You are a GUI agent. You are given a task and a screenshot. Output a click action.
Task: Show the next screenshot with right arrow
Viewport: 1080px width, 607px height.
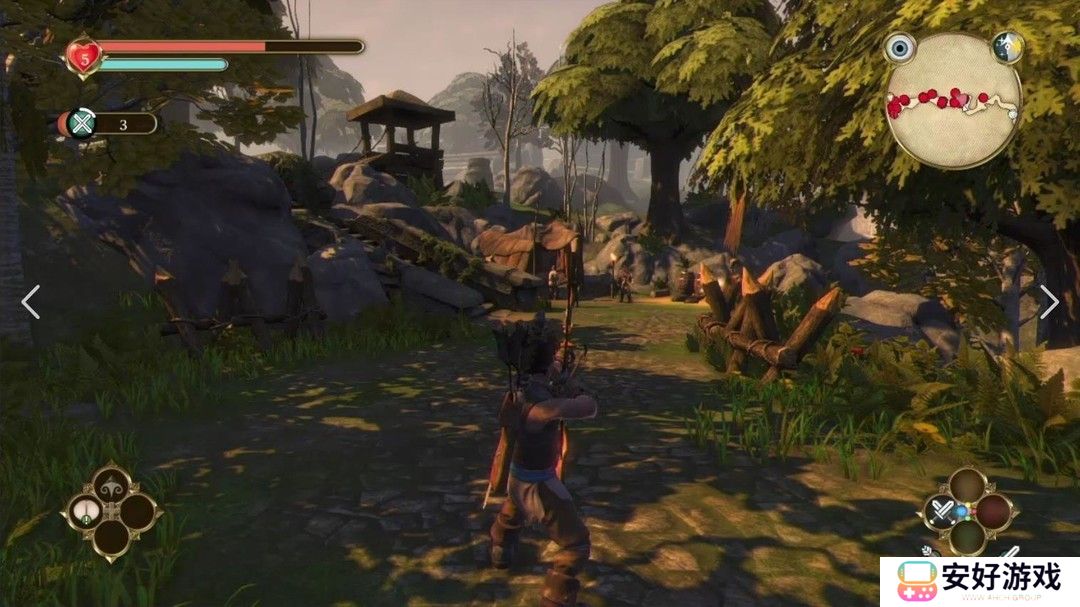coord(1048,302)
